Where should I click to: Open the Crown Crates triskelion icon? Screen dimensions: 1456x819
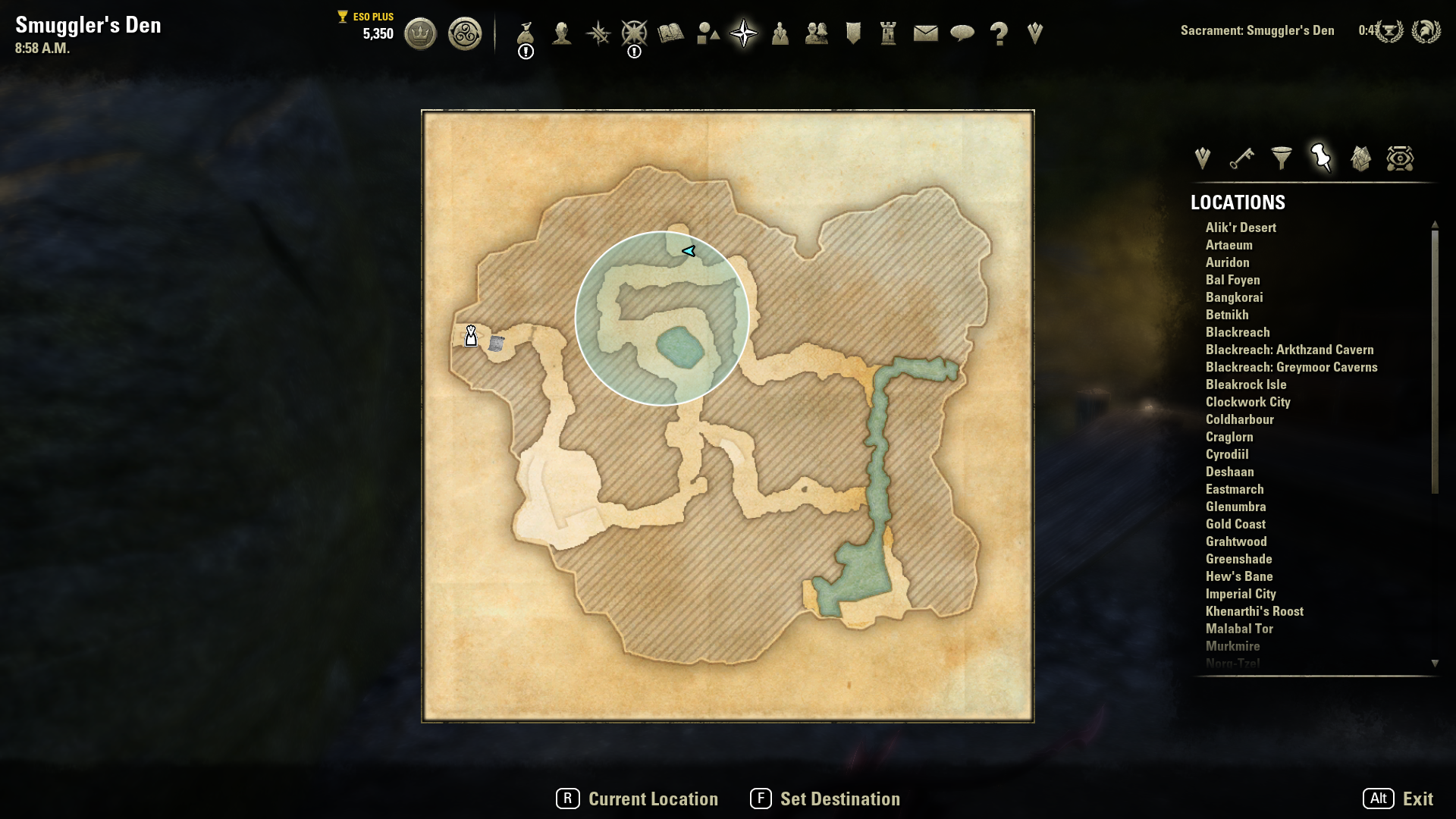(464, 33)
